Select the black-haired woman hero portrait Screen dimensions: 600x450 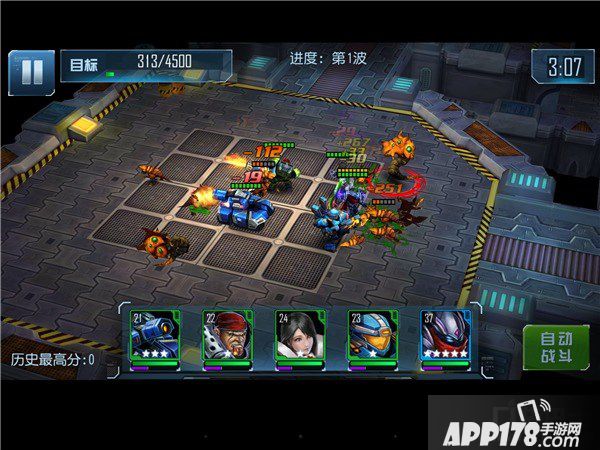coord(298,337)
